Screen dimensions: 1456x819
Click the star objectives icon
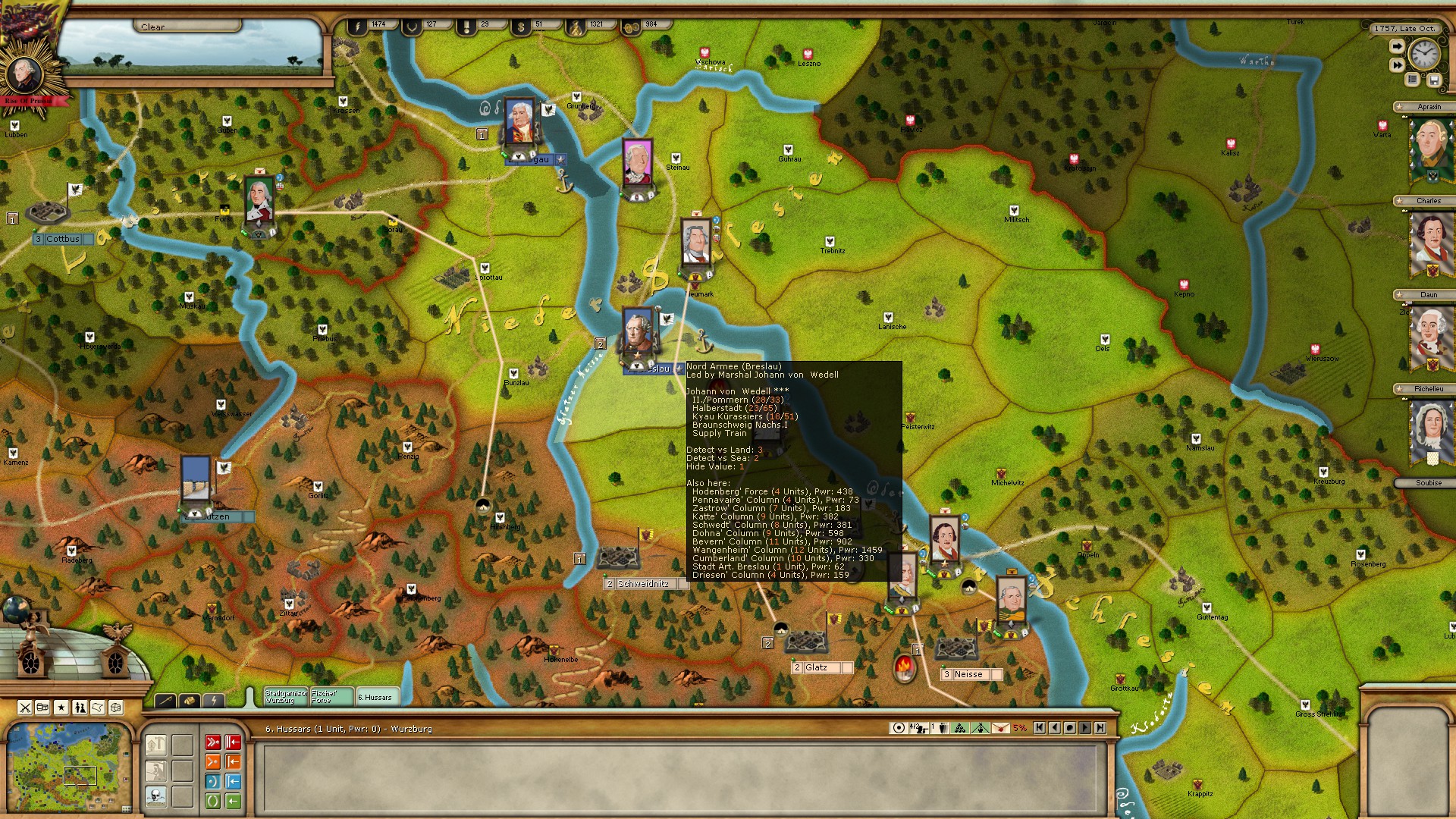click(61, 707)
